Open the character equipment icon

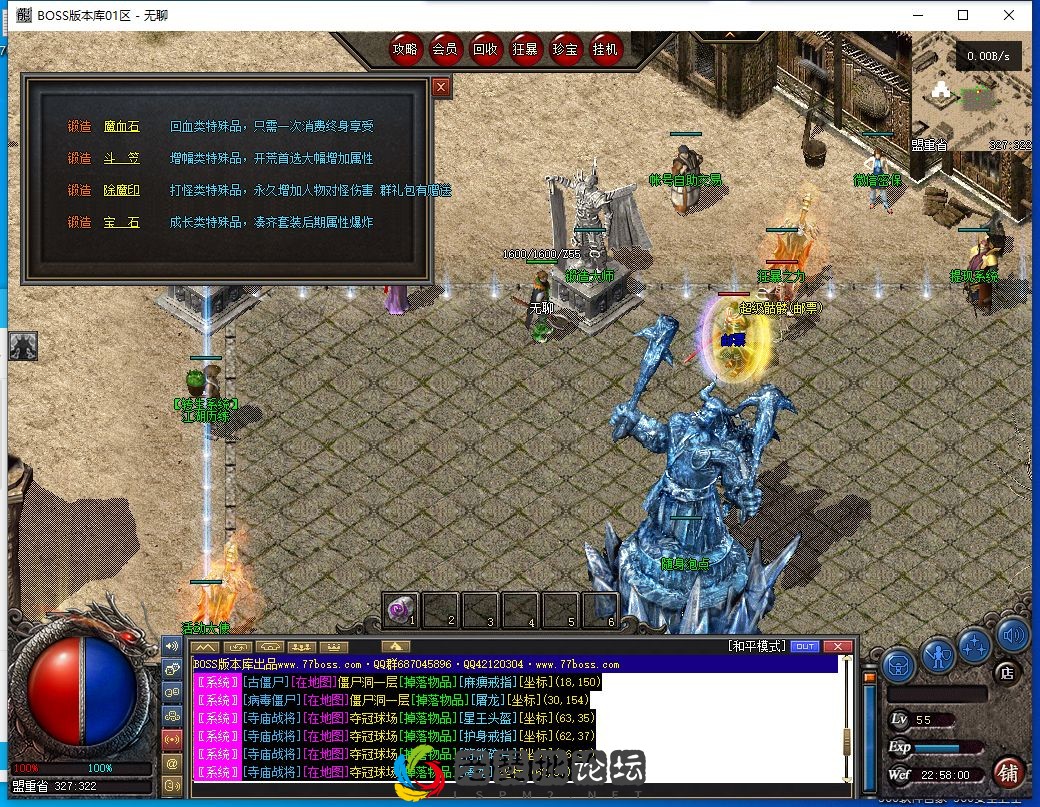(938, 655)
